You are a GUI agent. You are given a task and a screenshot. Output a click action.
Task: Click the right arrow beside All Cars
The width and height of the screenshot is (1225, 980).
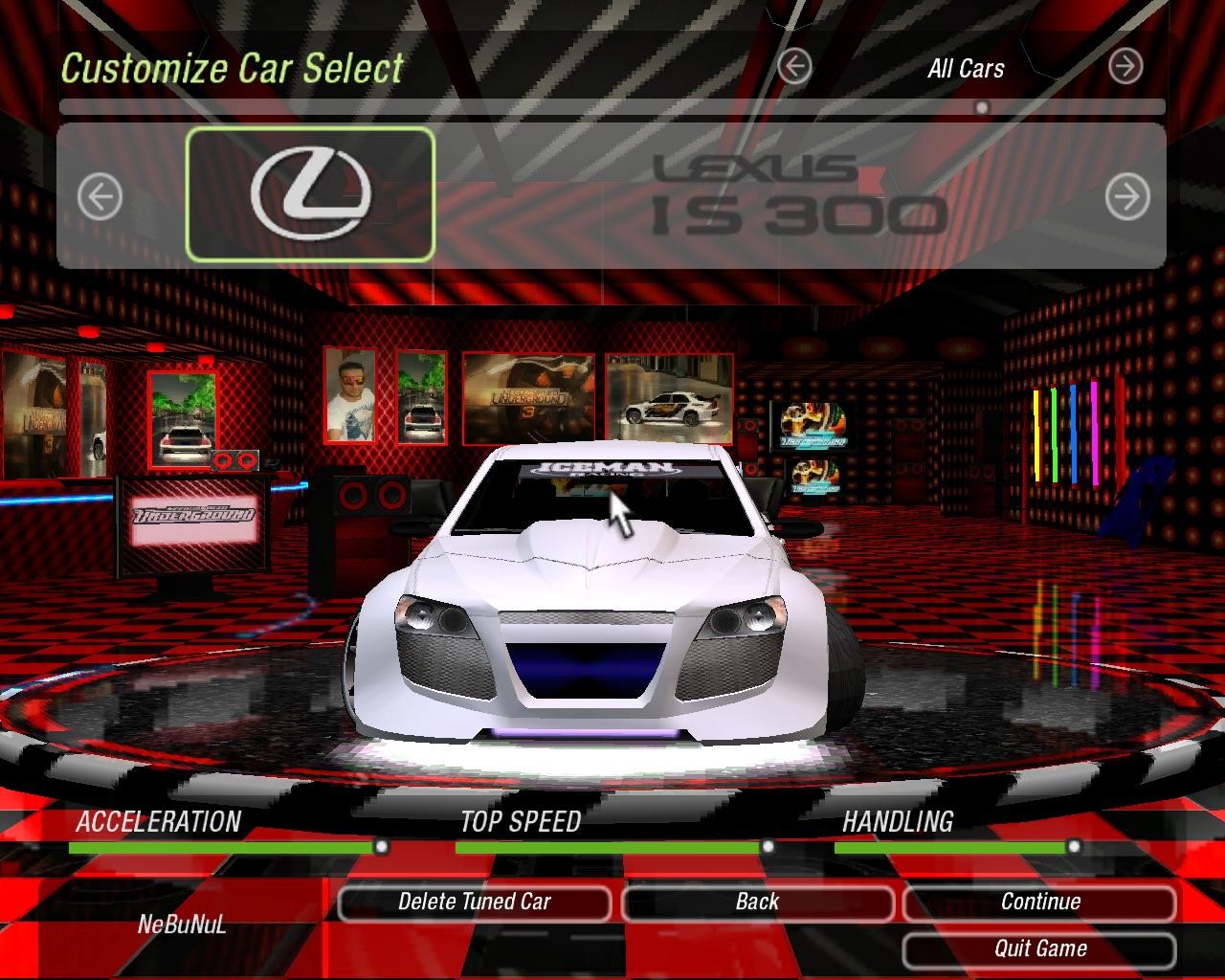(1125, 65)
